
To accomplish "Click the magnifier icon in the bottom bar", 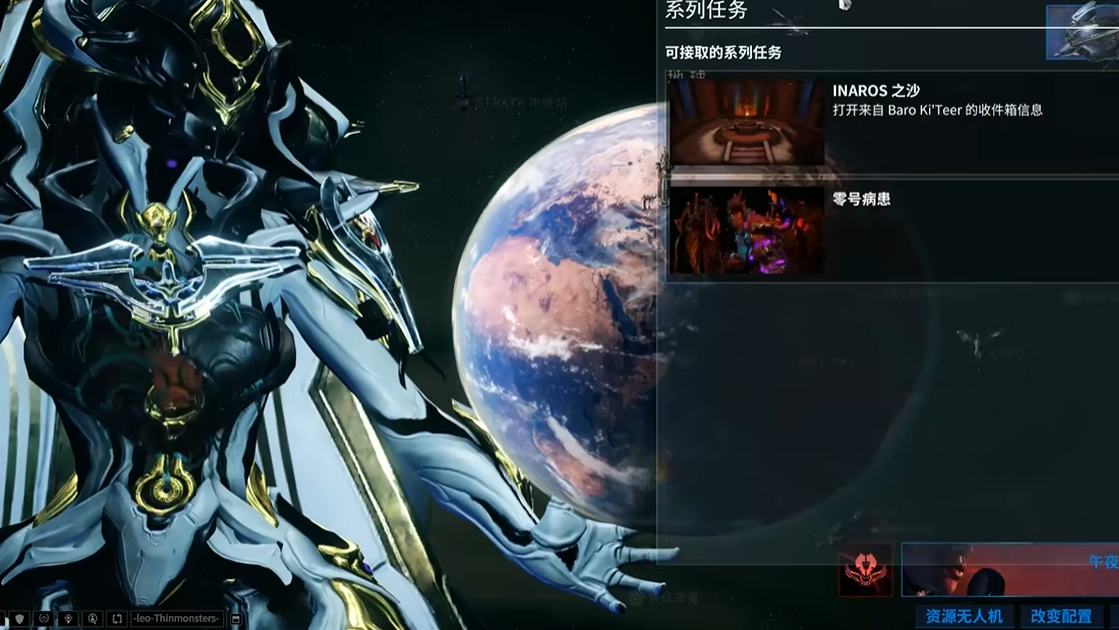I will pyautogui.click(x=93, y=619).
